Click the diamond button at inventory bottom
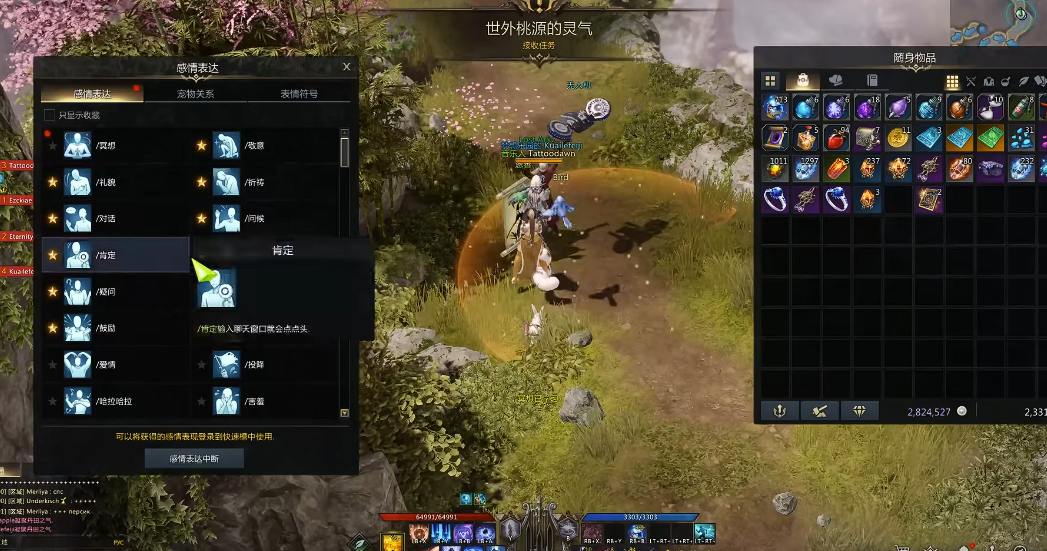The width and height of the screenshot is (1047, 551). click(x=858, y=411)
